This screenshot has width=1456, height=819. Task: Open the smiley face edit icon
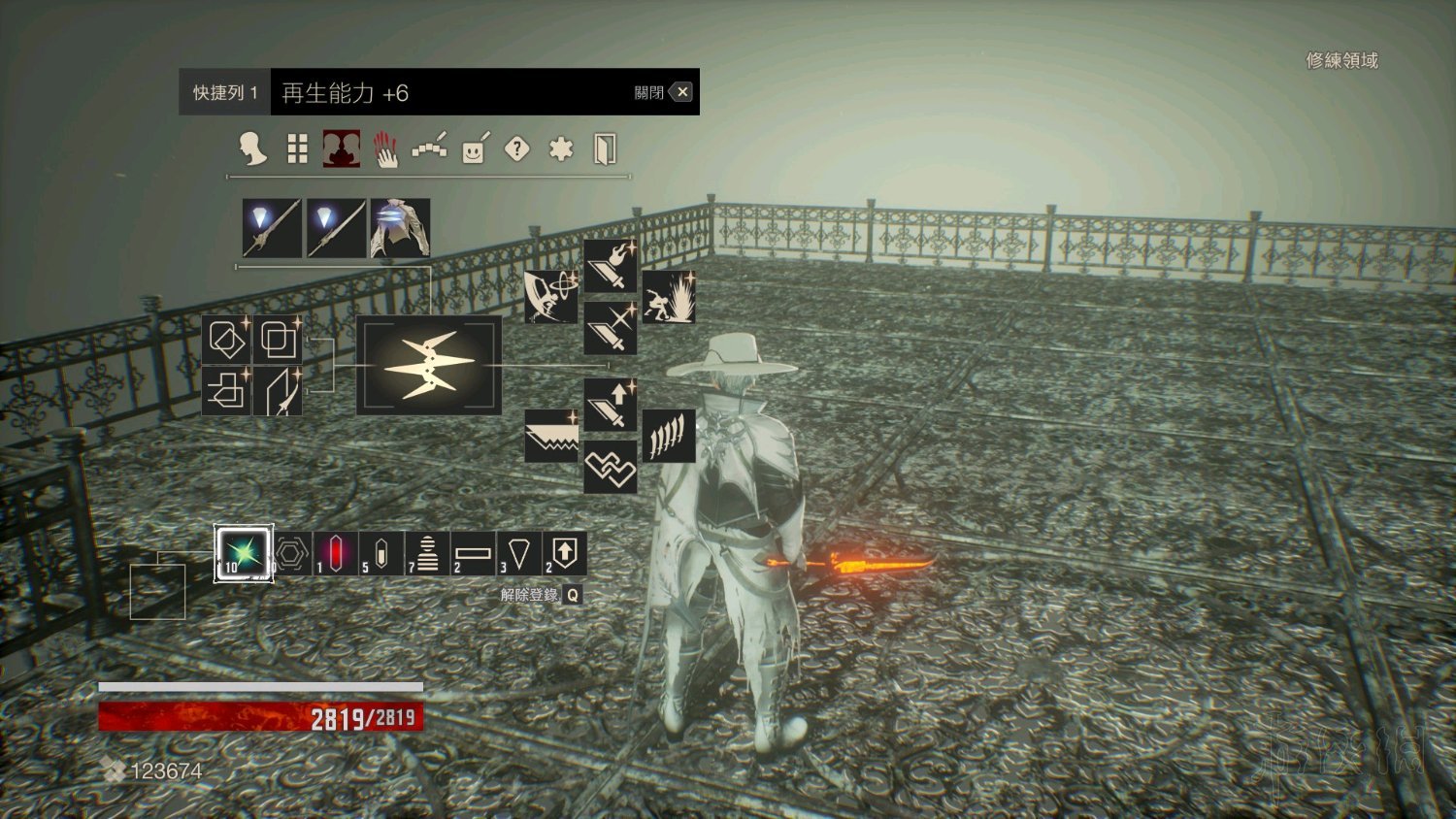[x=475, y=149]
